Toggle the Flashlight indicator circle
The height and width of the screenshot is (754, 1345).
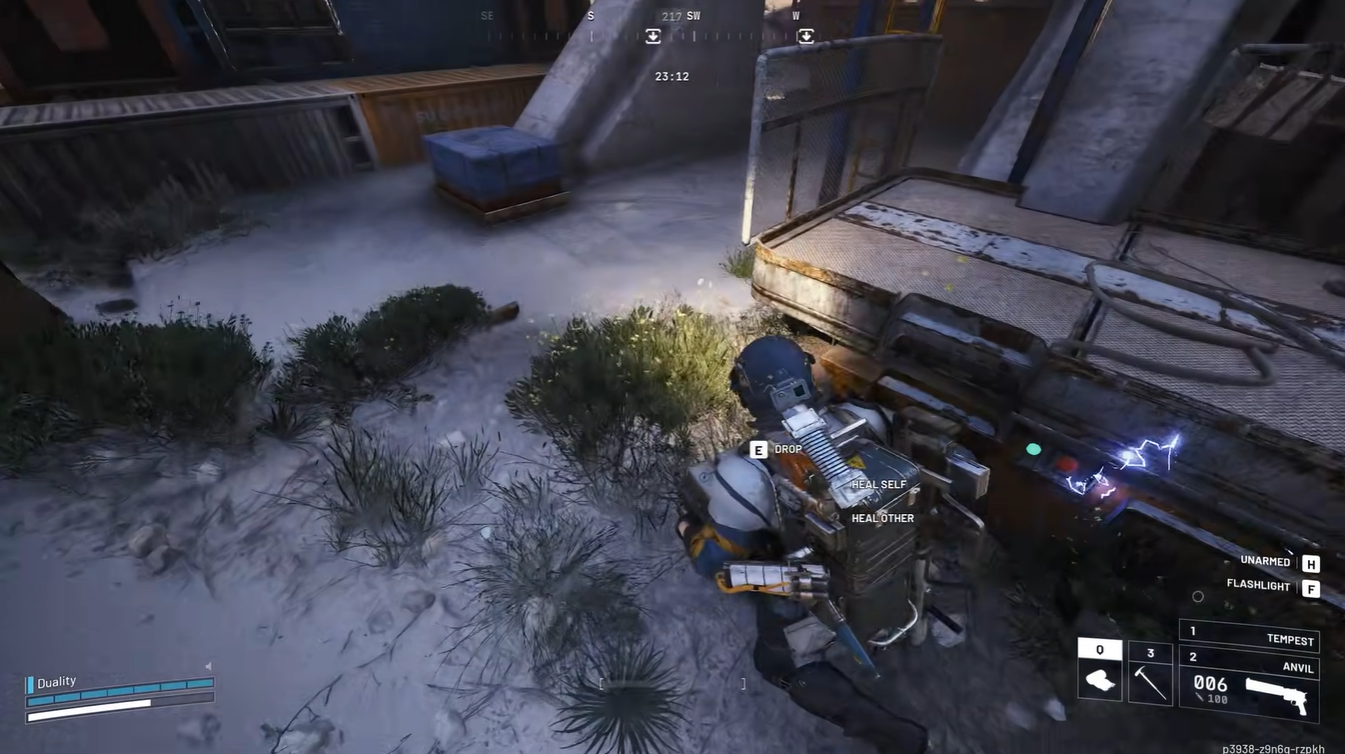(1198, 596)
